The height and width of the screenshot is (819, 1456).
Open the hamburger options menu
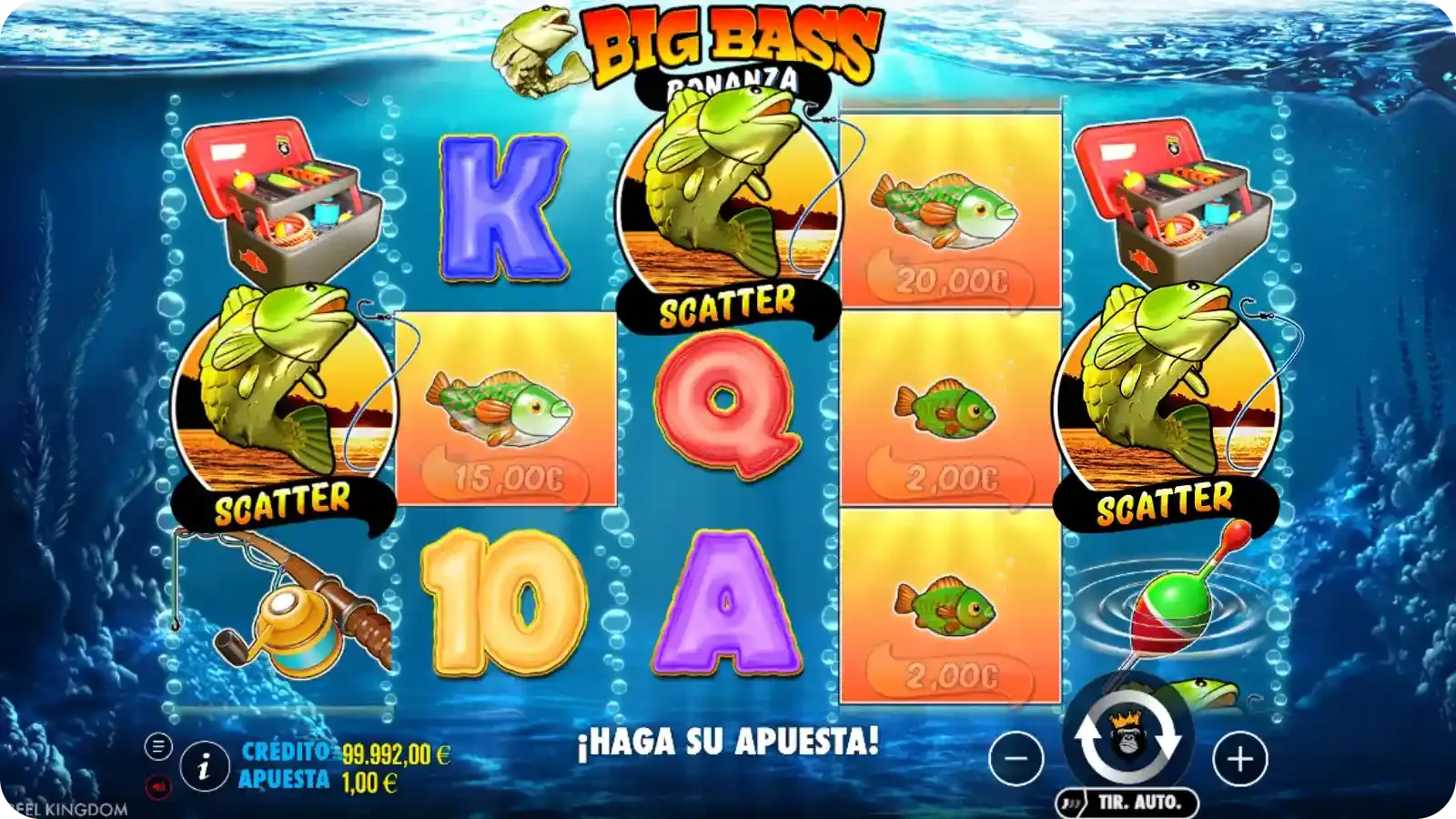point(160,746)
